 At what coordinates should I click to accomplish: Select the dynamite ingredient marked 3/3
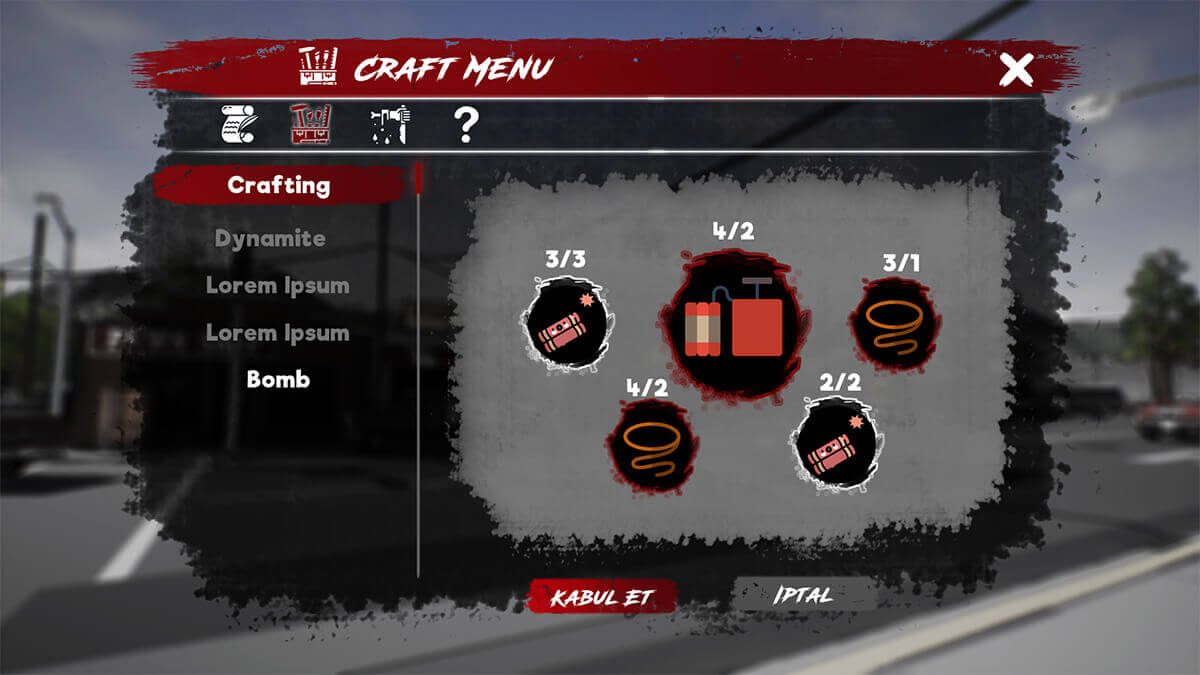click(566, 325)
